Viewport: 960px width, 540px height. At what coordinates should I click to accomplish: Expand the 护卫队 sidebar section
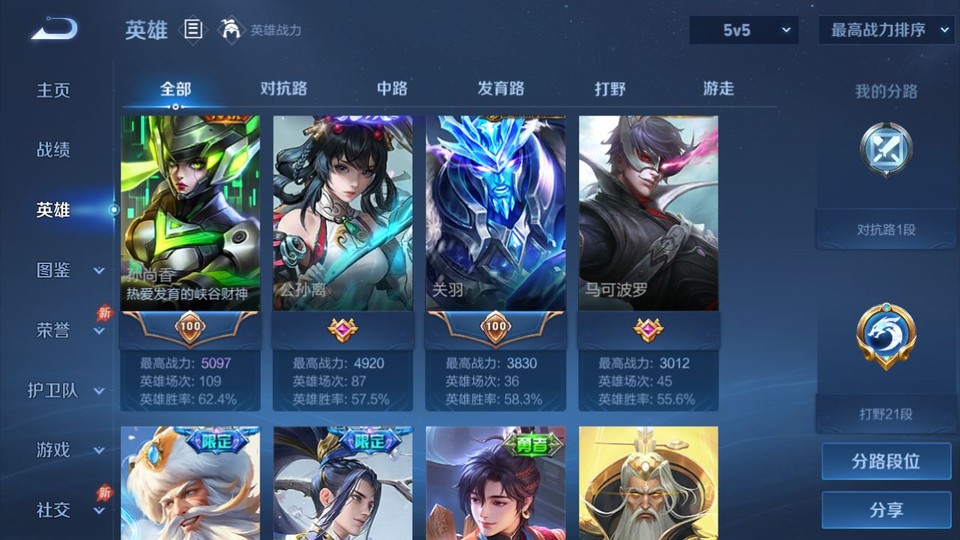point(68,390)
